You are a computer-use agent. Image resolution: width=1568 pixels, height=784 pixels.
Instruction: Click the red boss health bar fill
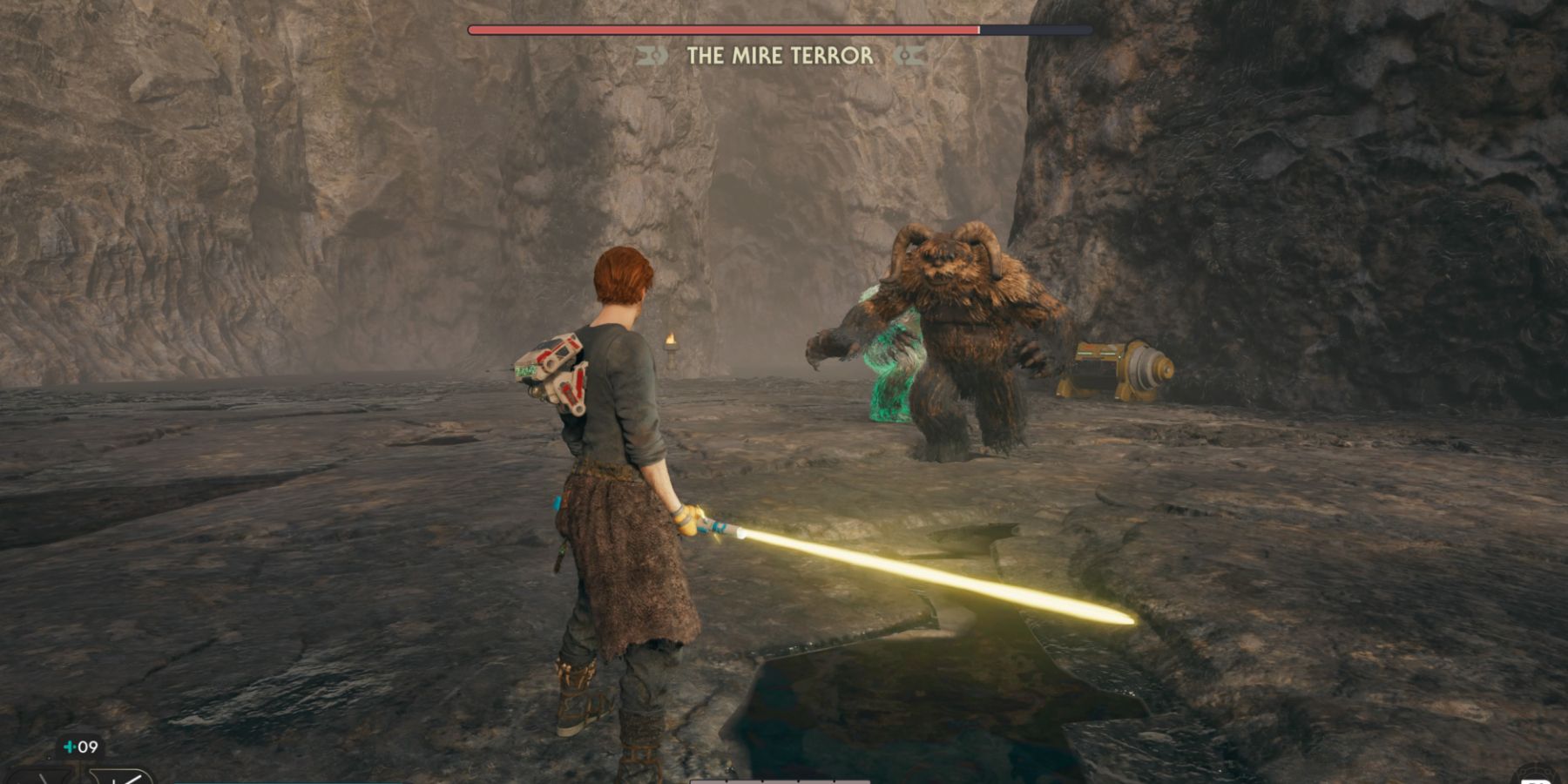coord(723,29)
